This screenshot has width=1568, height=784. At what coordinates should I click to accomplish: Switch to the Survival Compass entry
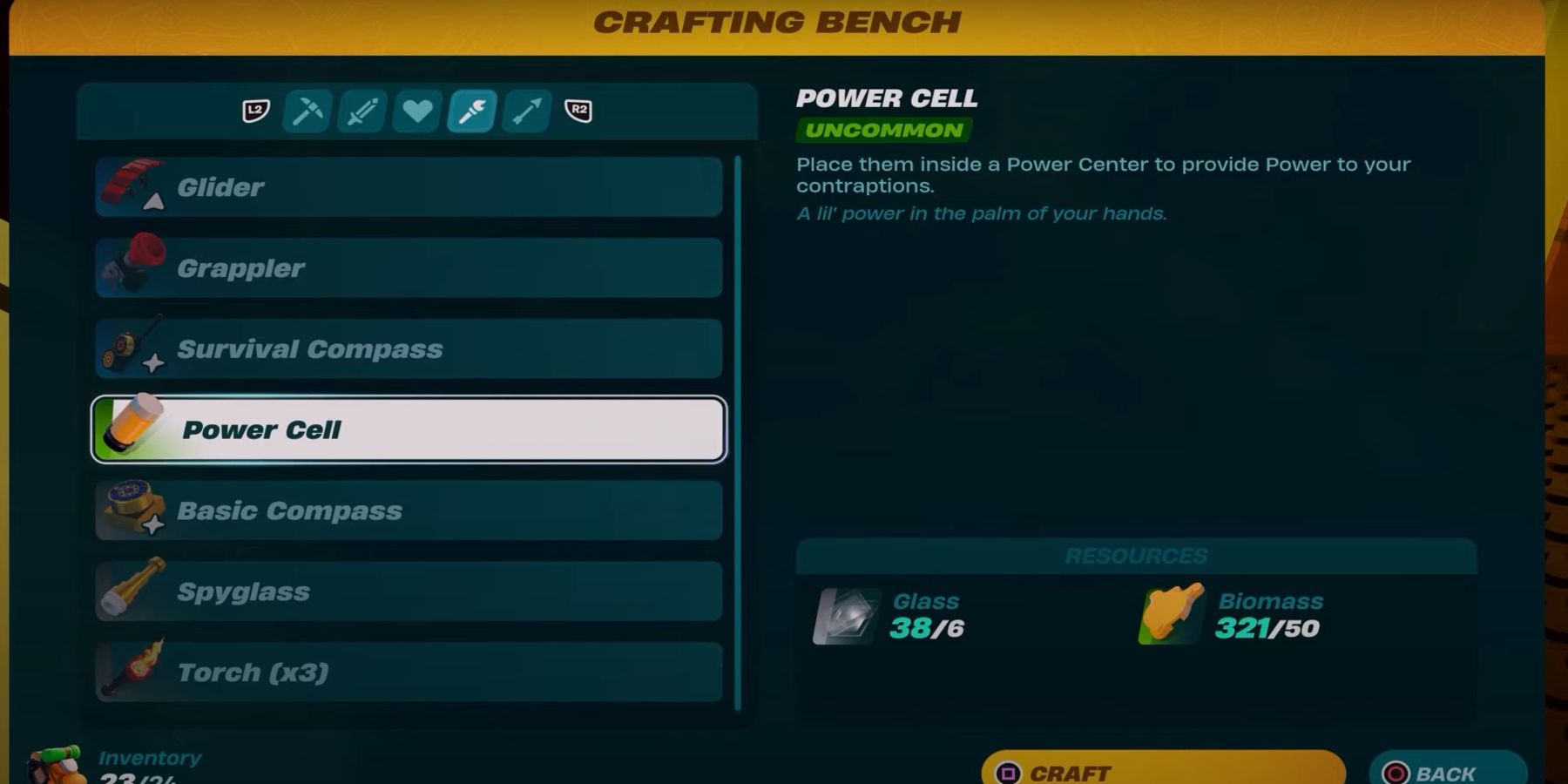coord(408,348)
